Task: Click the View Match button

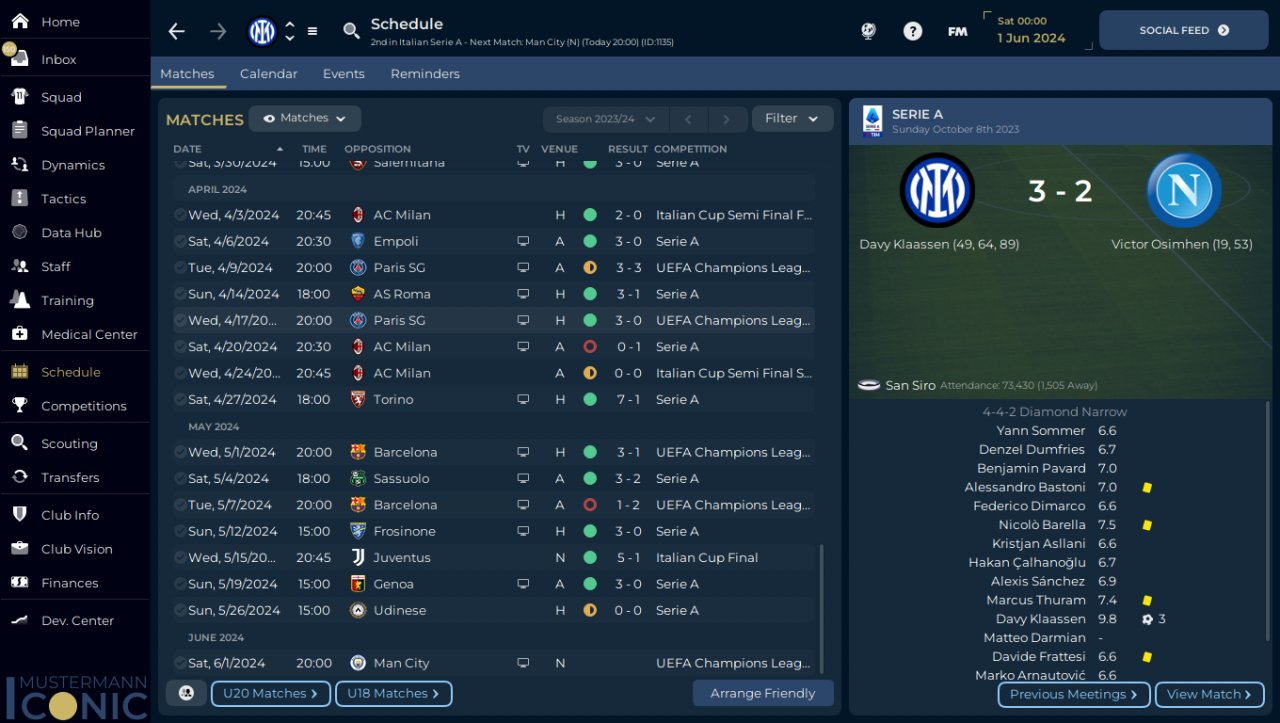Action: click(1209, 695)
